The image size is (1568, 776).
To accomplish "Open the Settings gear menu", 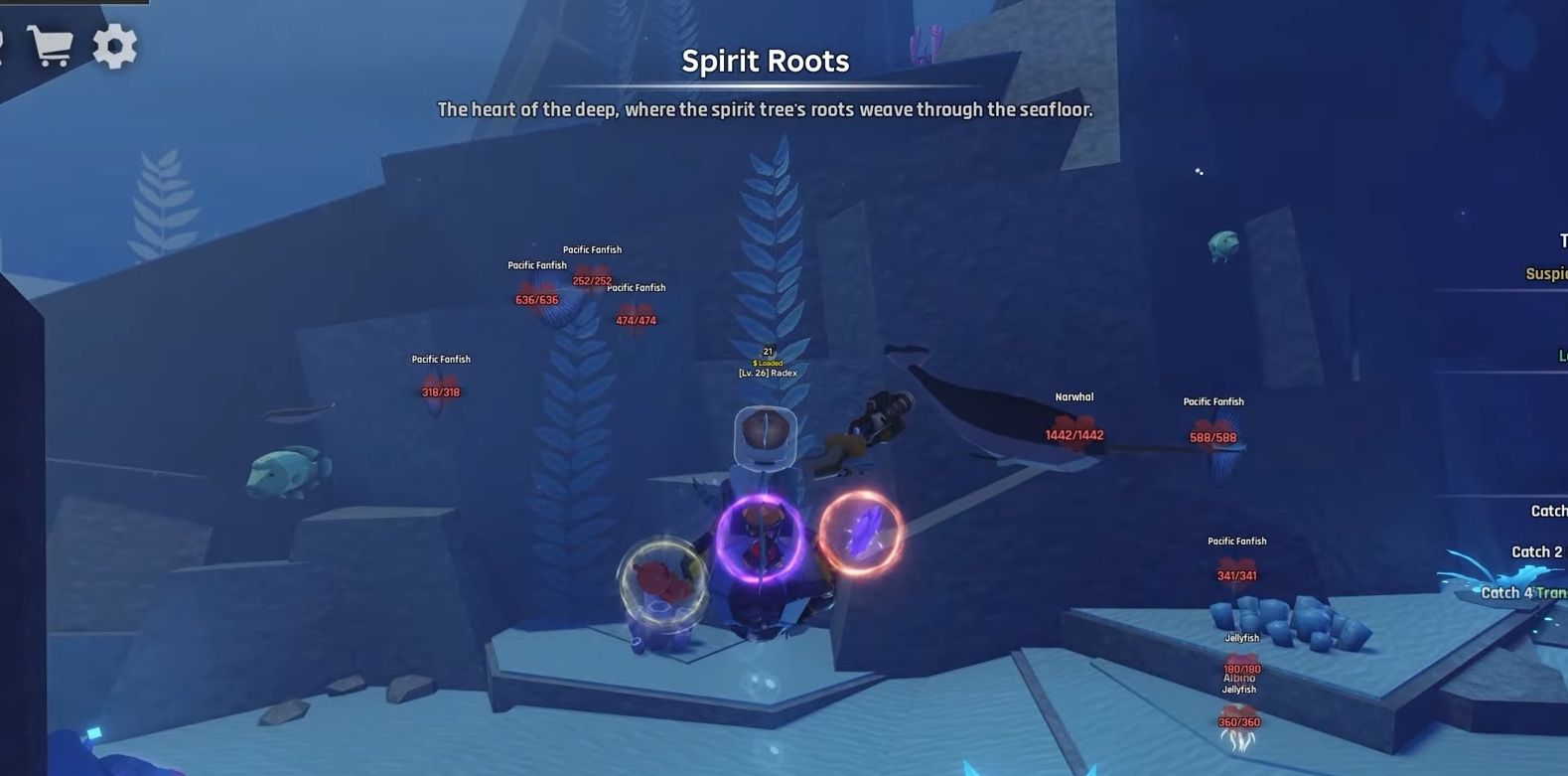I will point(115,45).
